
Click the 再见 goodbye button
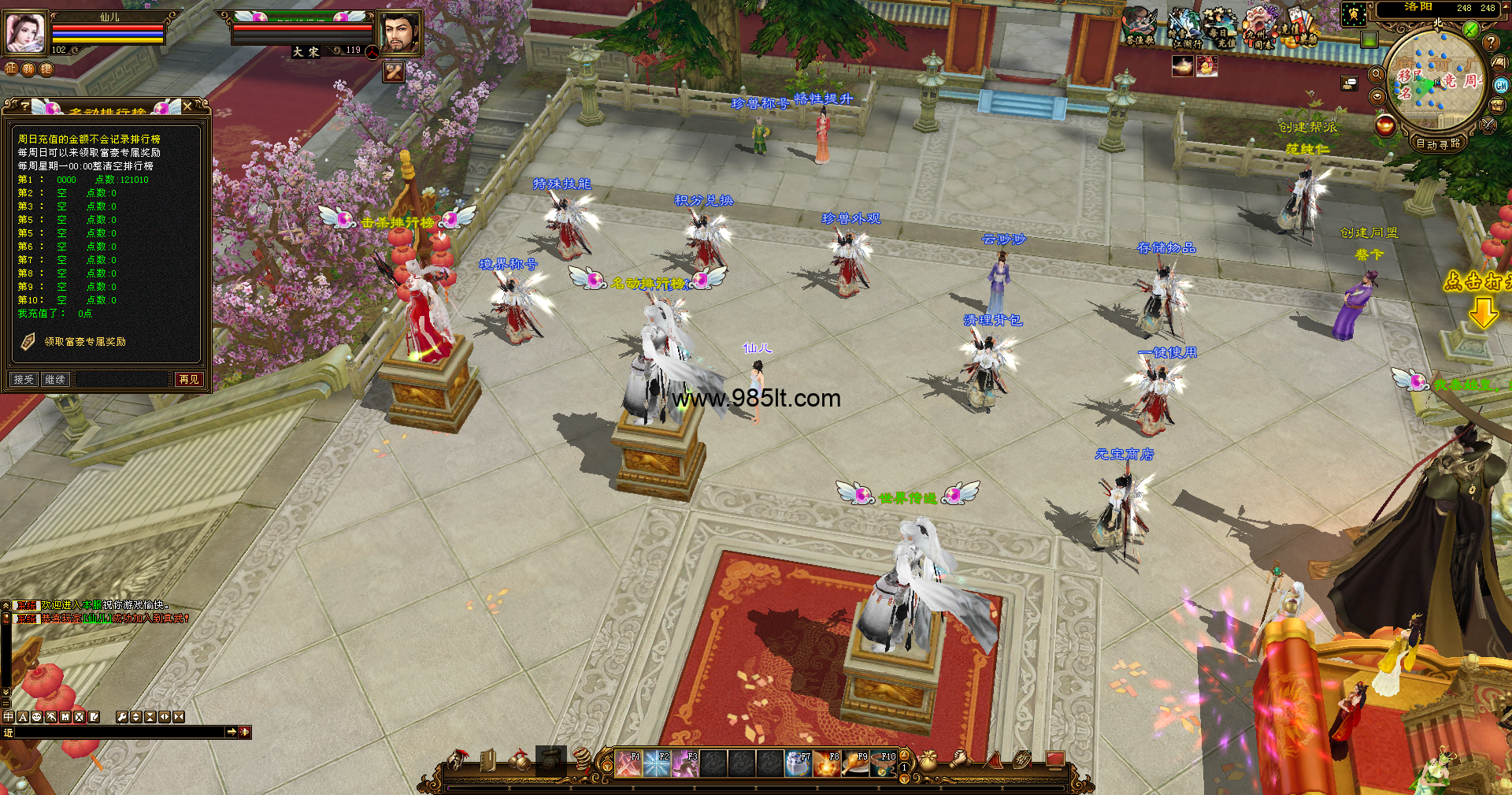(x=189, y=380)
